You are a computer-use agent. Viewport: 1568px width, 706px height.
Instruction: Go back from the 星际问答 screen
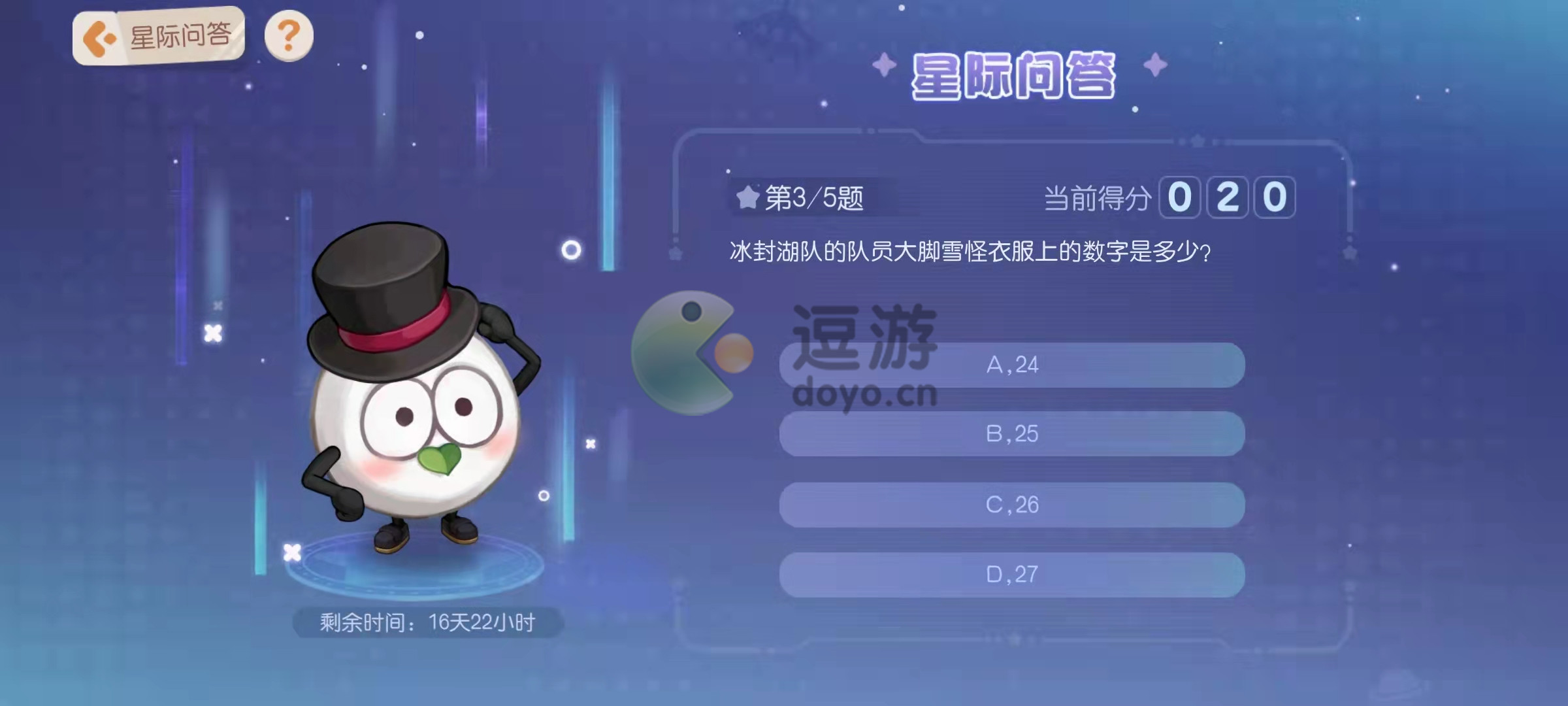[x=99, y=39]
